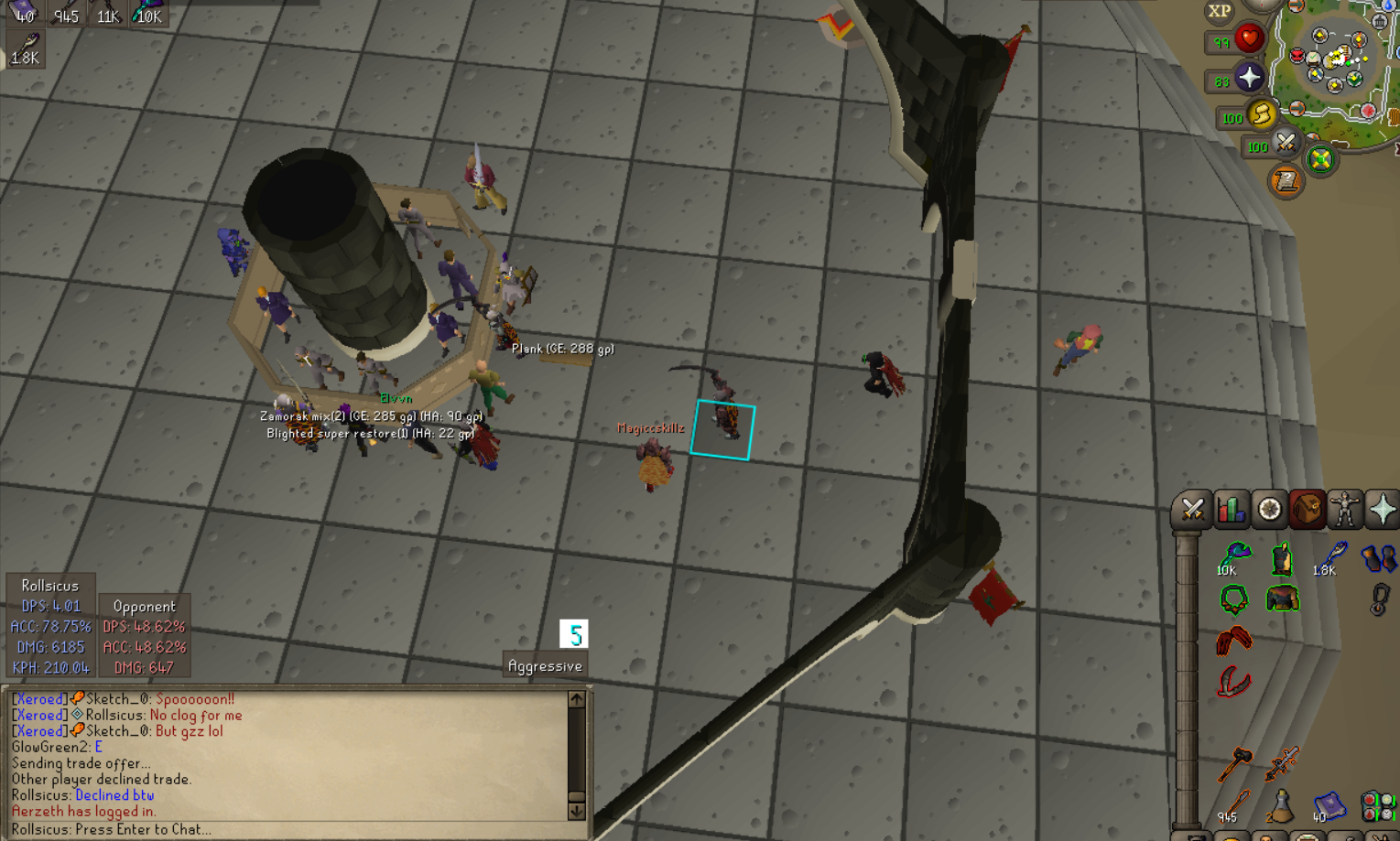Image resolution: width=1400 pixels, height=841 pixels.
Task: Click the green-outlined necklace in inventory
Action: (1234, 600)
